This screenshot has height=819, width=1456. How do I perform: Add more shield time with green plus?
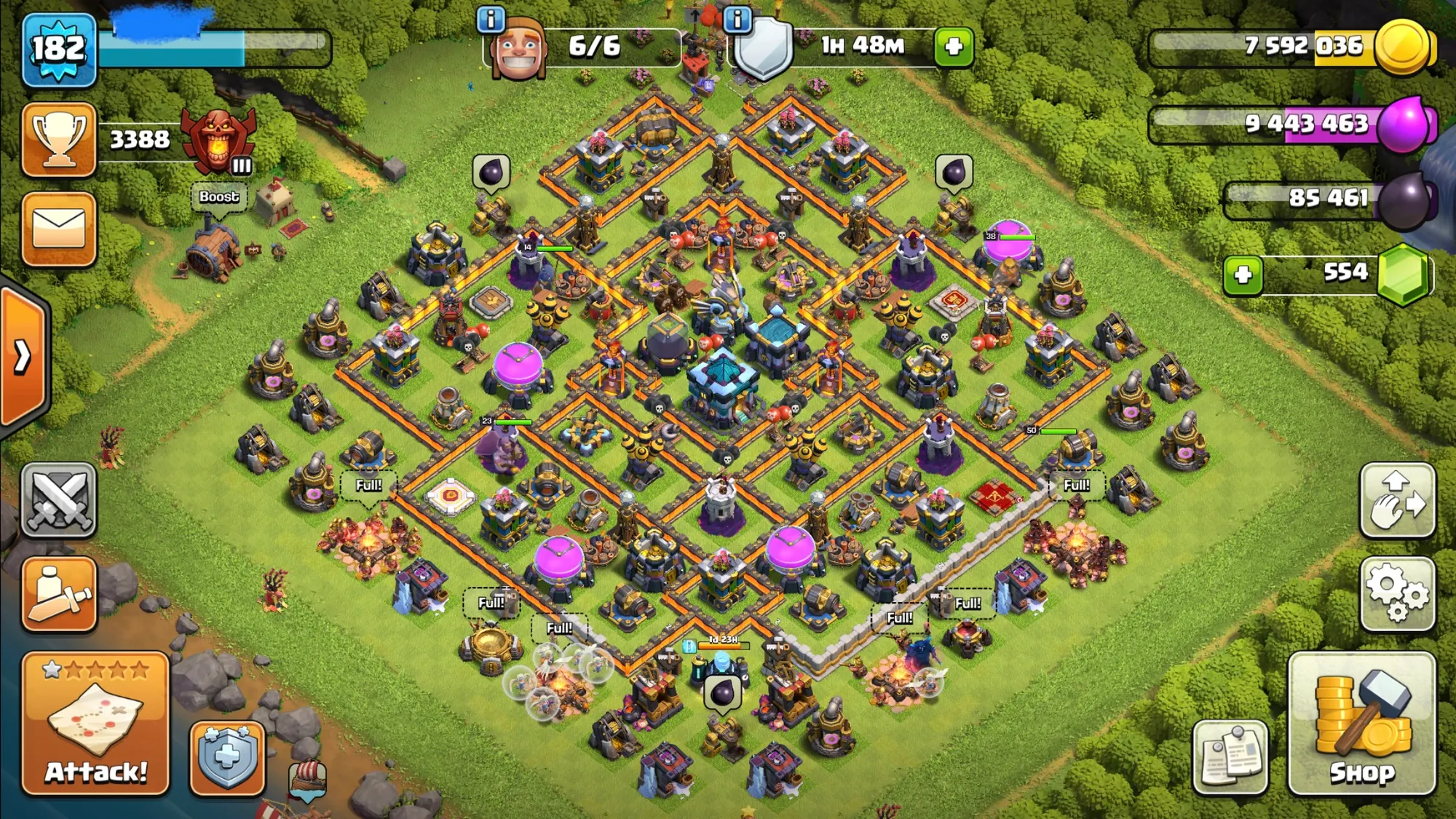(x=954, y=47)
